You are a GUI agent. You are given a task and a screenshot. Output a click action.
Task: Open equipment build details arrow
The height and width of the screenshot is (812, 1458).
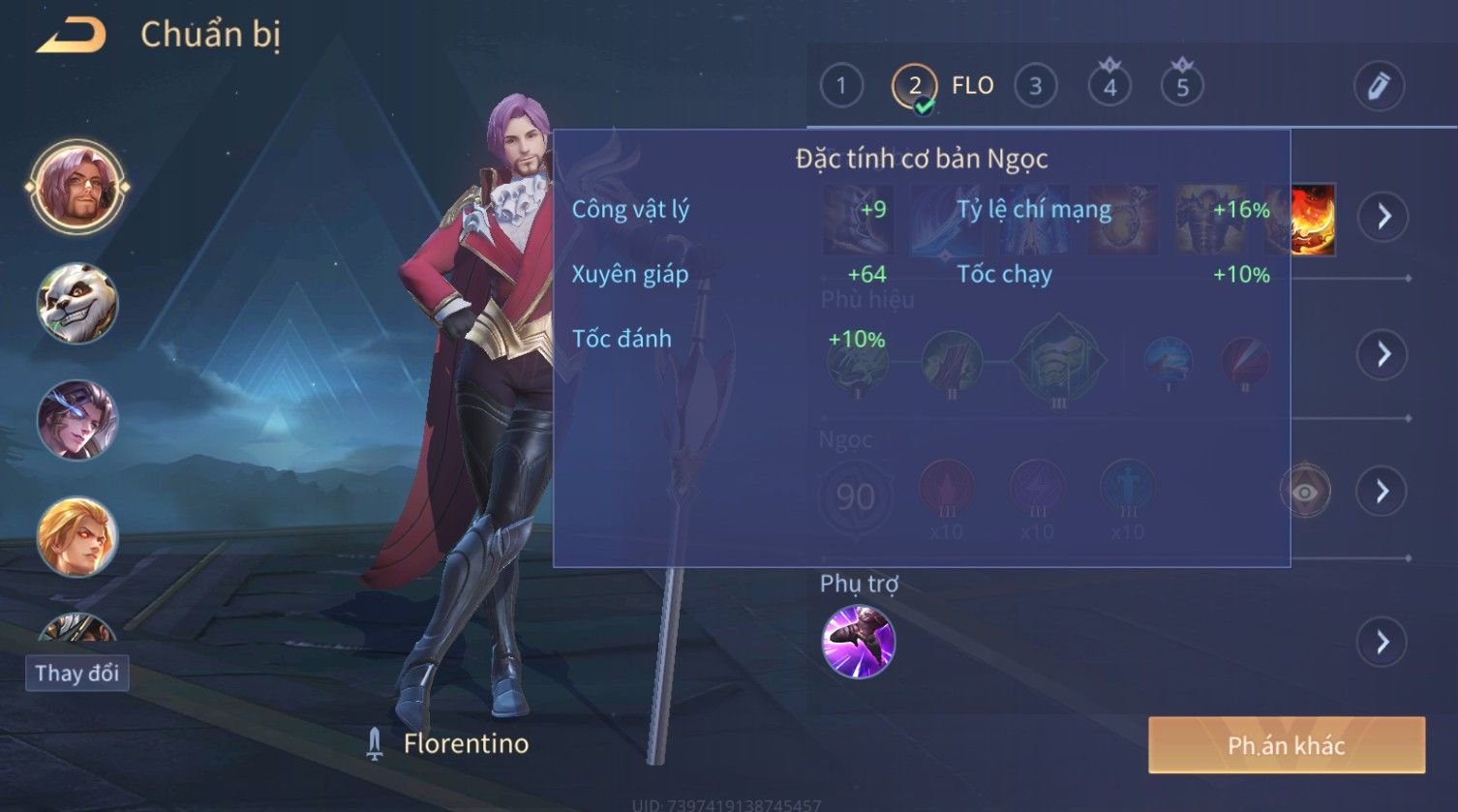coord(1383,216)
